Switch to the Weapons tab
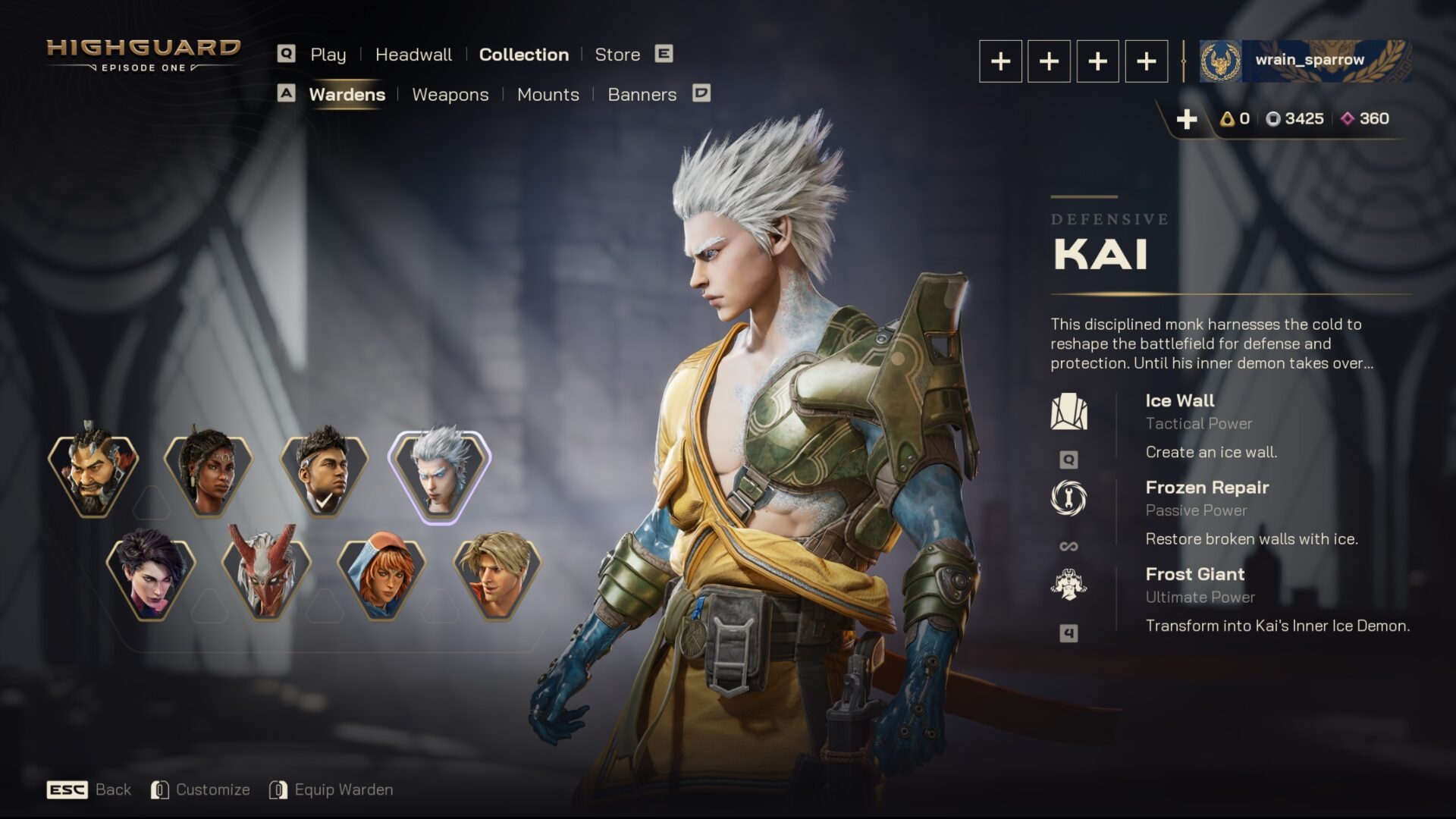The image size is (1456, 819). (450, 94)
